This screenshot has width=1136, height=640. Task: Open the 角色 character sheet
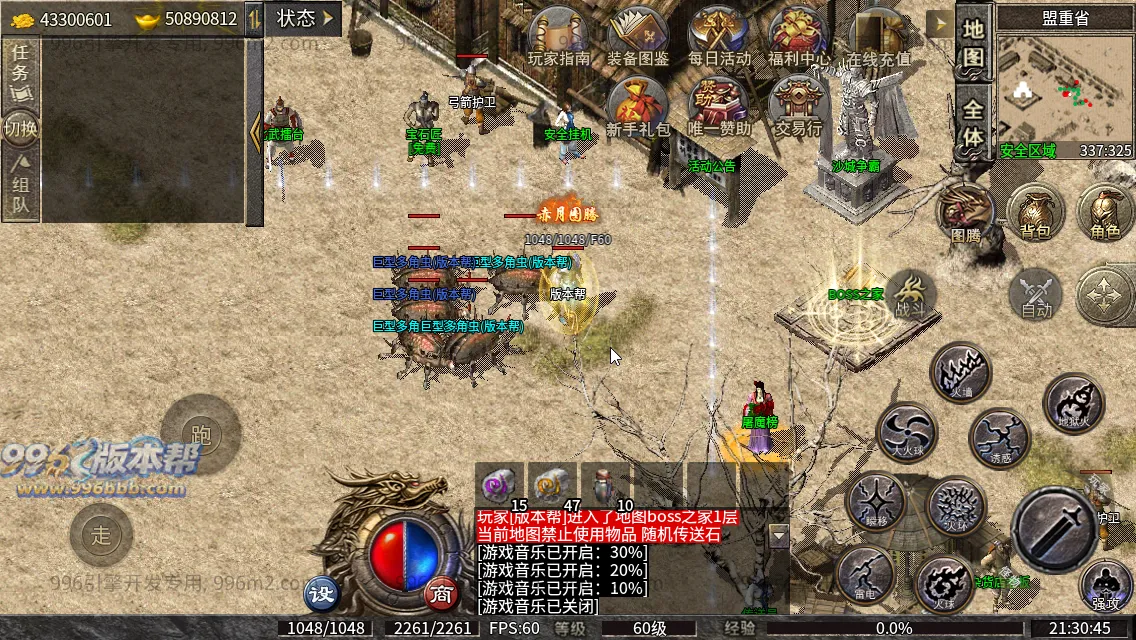coord(1105,211)
